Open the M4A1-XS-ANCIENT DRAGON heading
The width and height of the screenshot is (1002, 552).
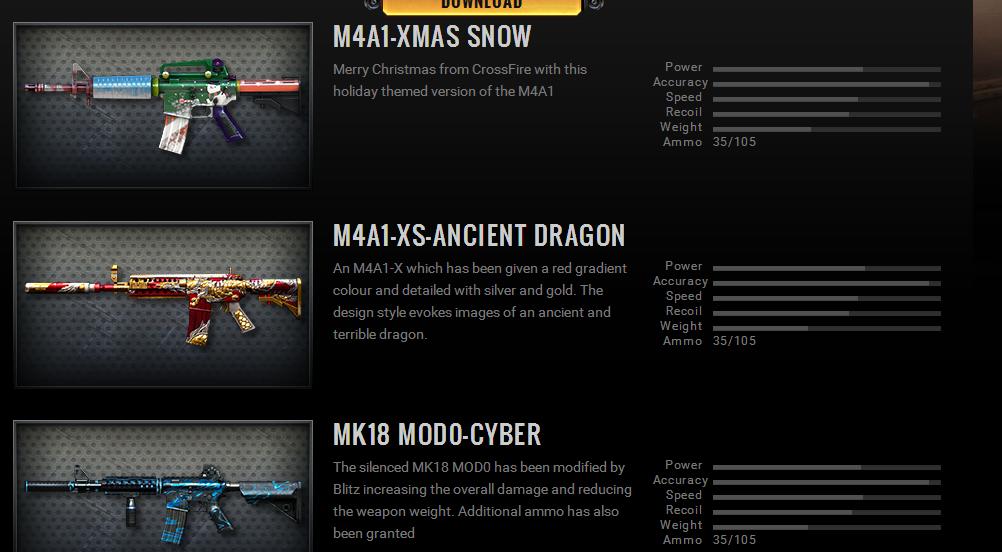[x=479, y=236]
